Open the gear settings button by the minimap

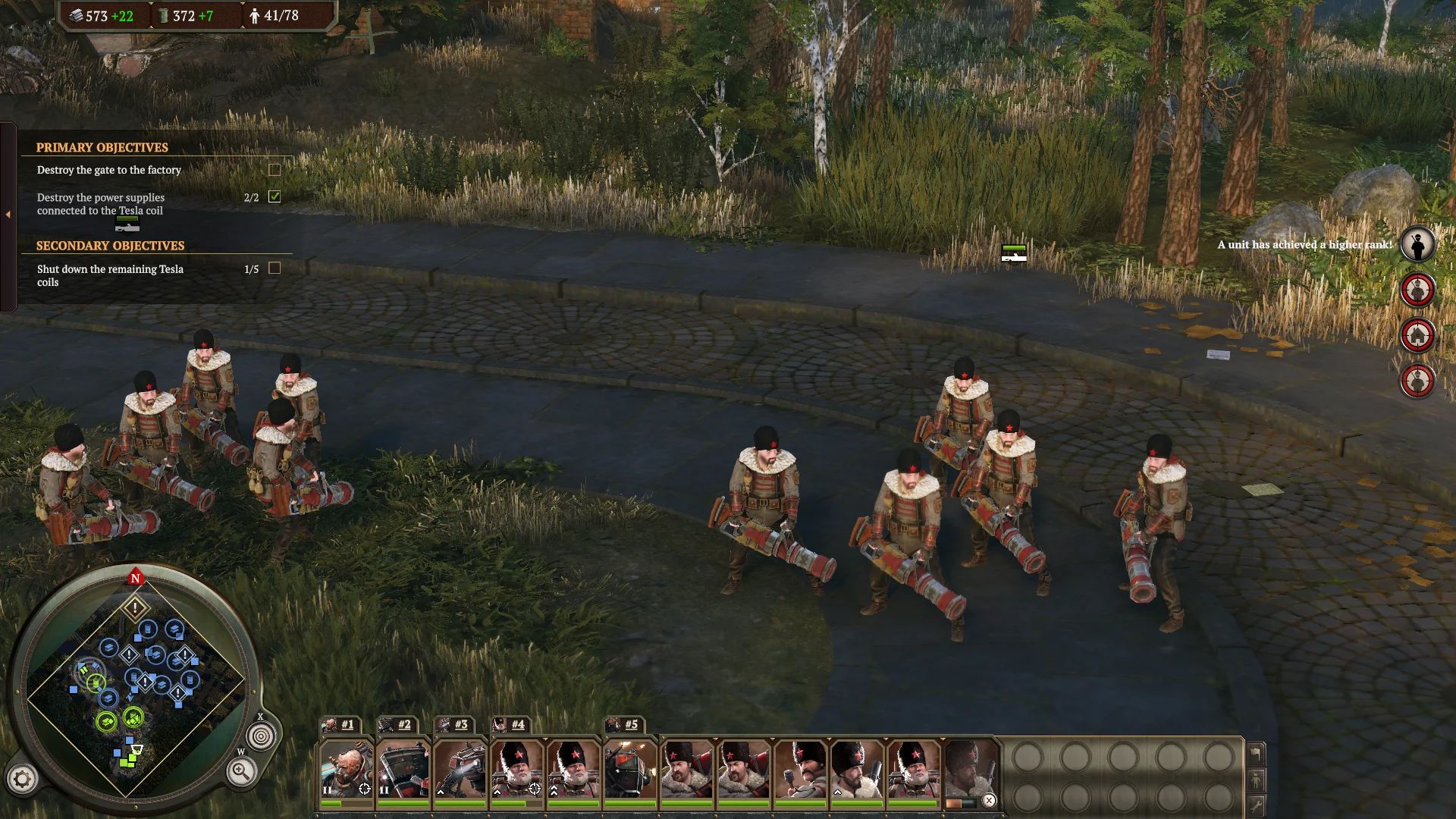click(x=22, y=779)
